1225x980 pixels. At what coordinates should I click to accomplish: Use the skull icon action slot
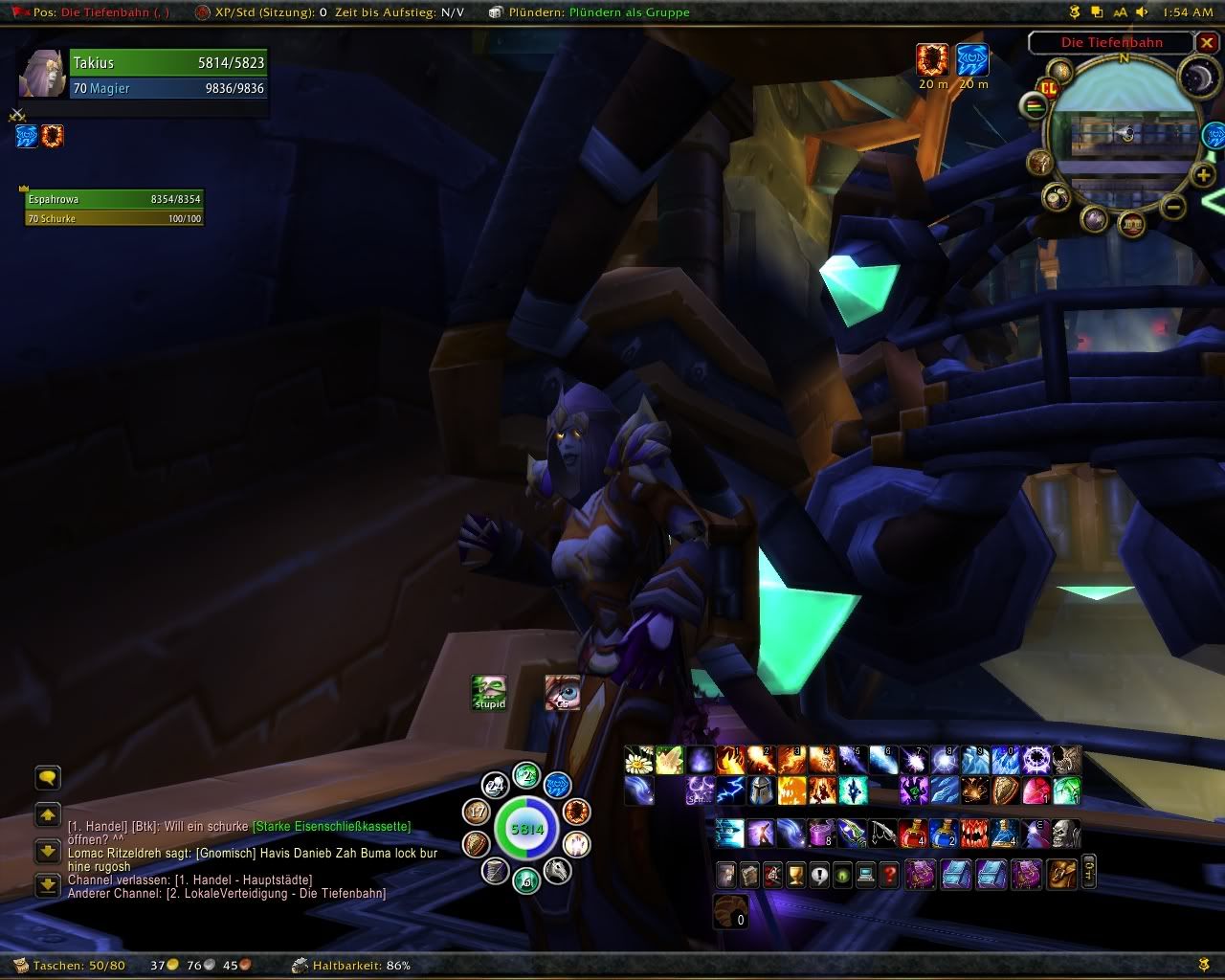point(1065,833)
